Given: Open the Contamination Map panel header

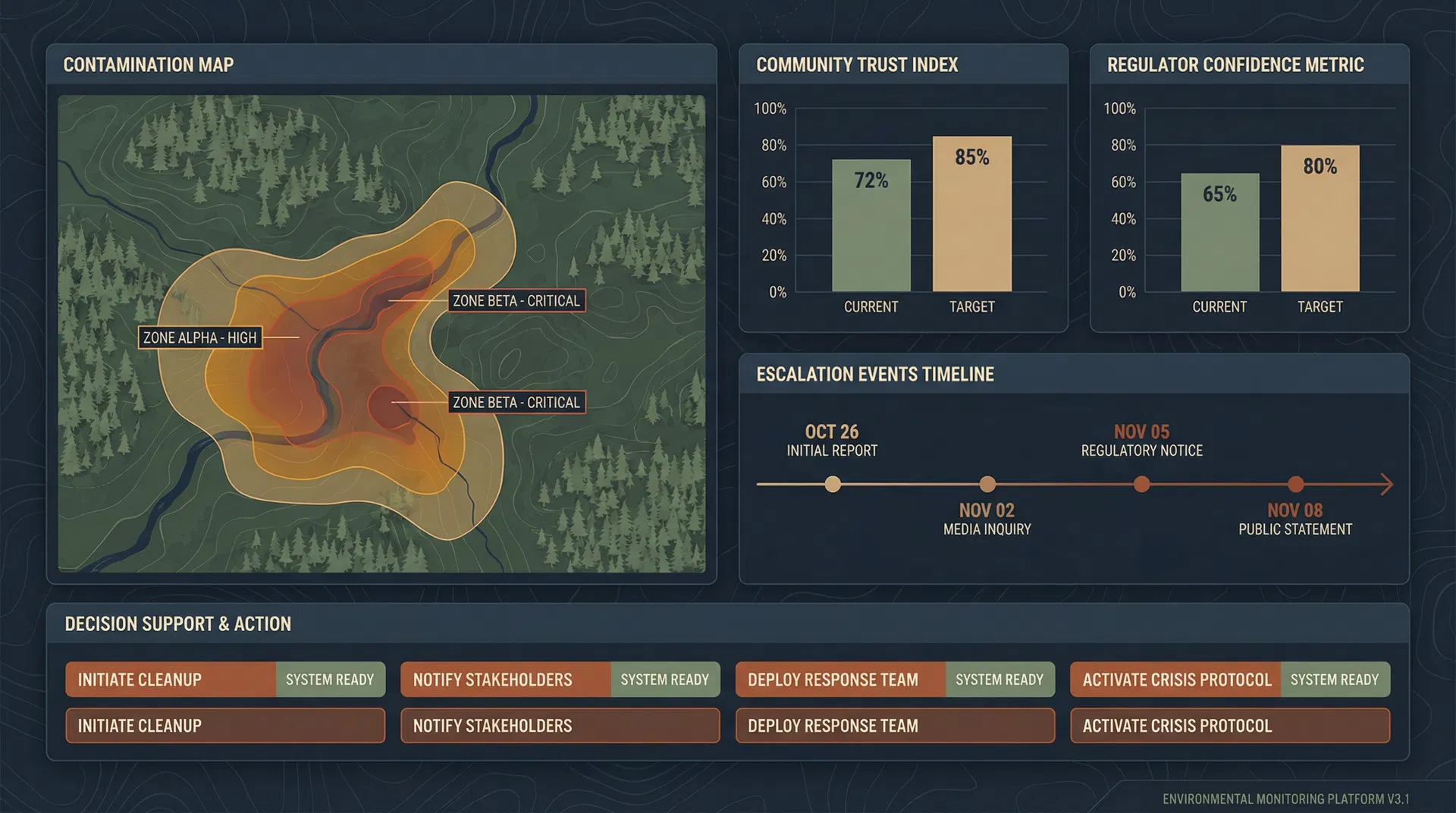Looking at the screenshot, I should [x=149, y=65].
